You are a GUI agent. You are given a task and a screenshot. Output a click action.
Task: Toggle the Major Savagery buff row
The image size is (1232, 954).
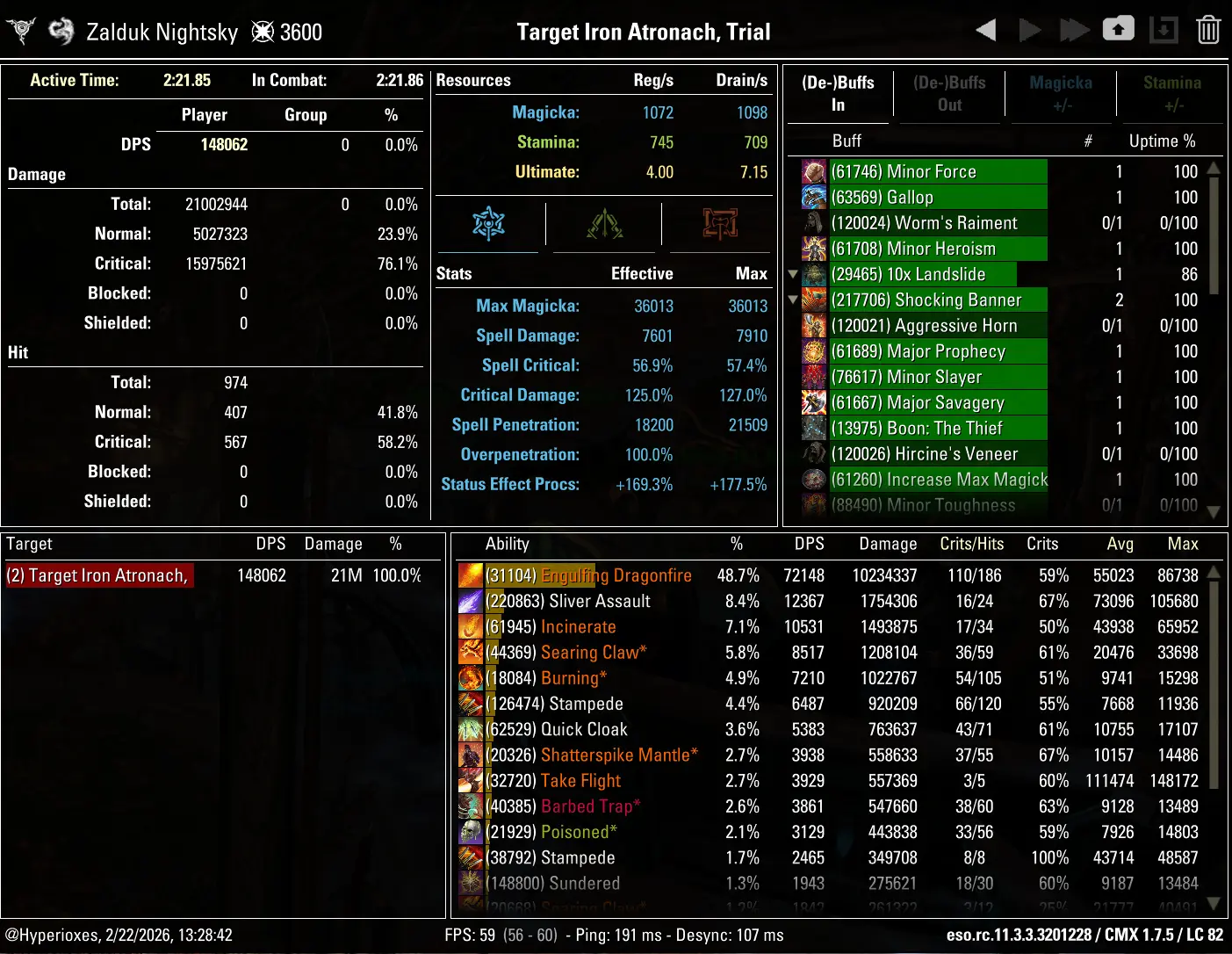pyautogui.click(x=922, y=402)
